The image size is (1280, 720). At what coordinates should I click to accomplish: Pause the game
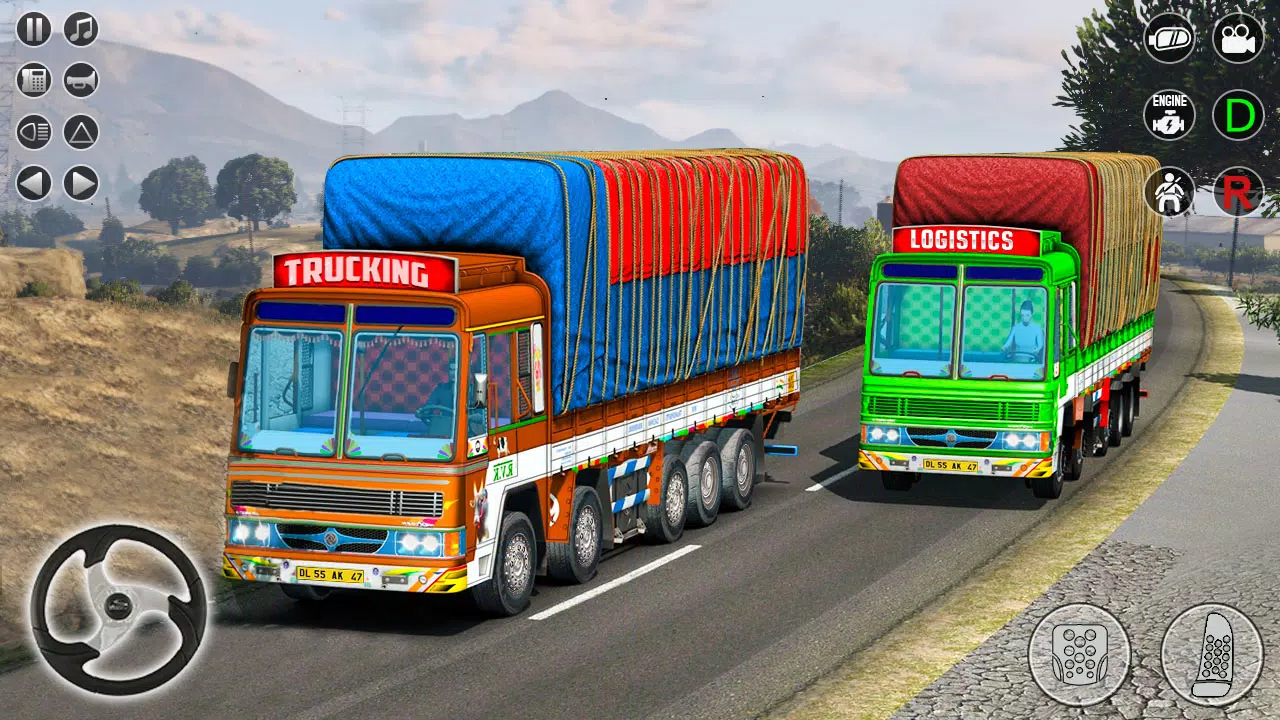(33, 31)
